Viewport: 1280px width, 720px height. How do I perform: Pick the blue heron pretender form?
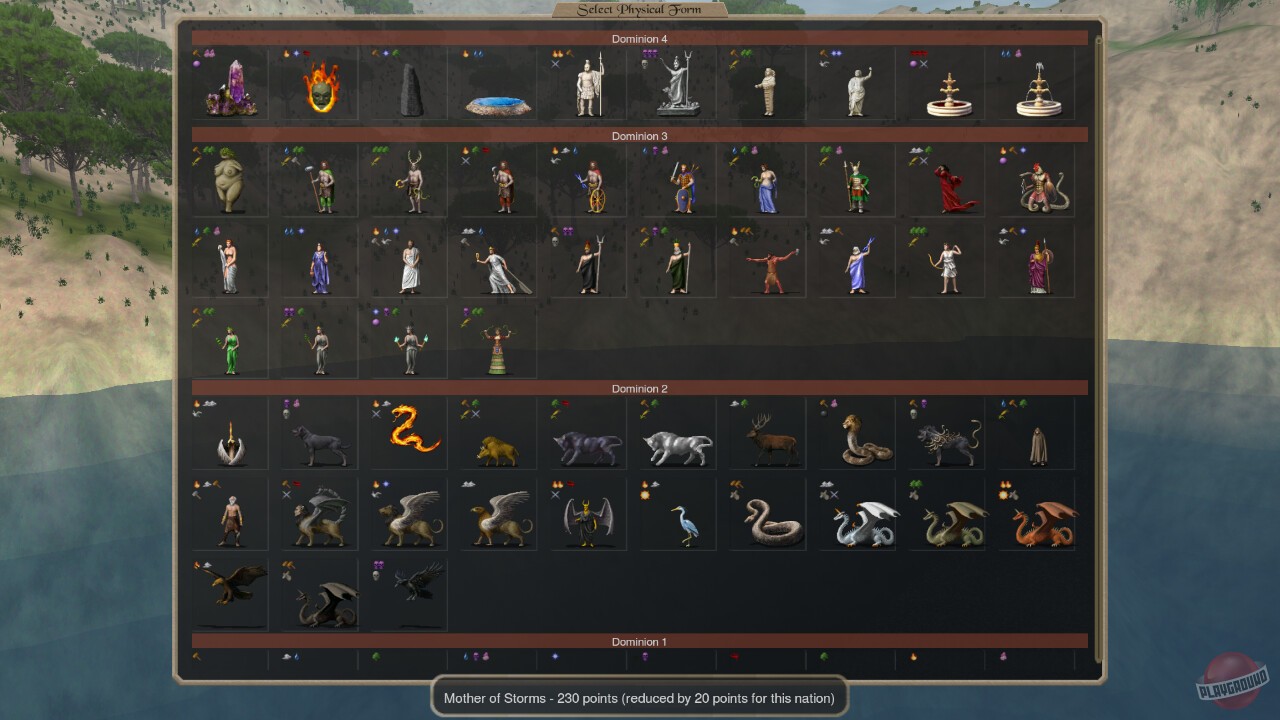click(676, 513)
